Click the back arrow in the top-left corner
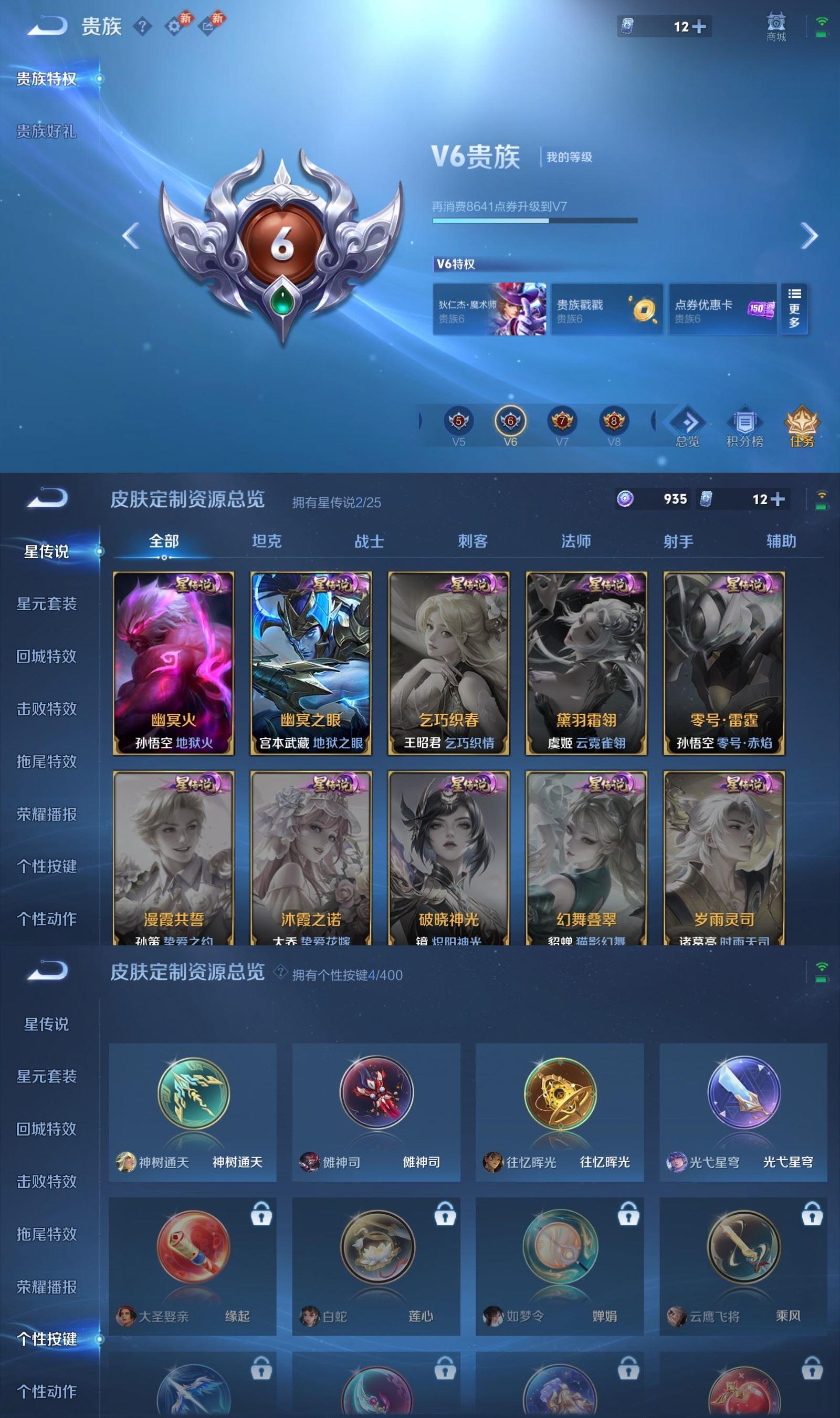This screenshot has height=1418, width=840. click(45, 27)
